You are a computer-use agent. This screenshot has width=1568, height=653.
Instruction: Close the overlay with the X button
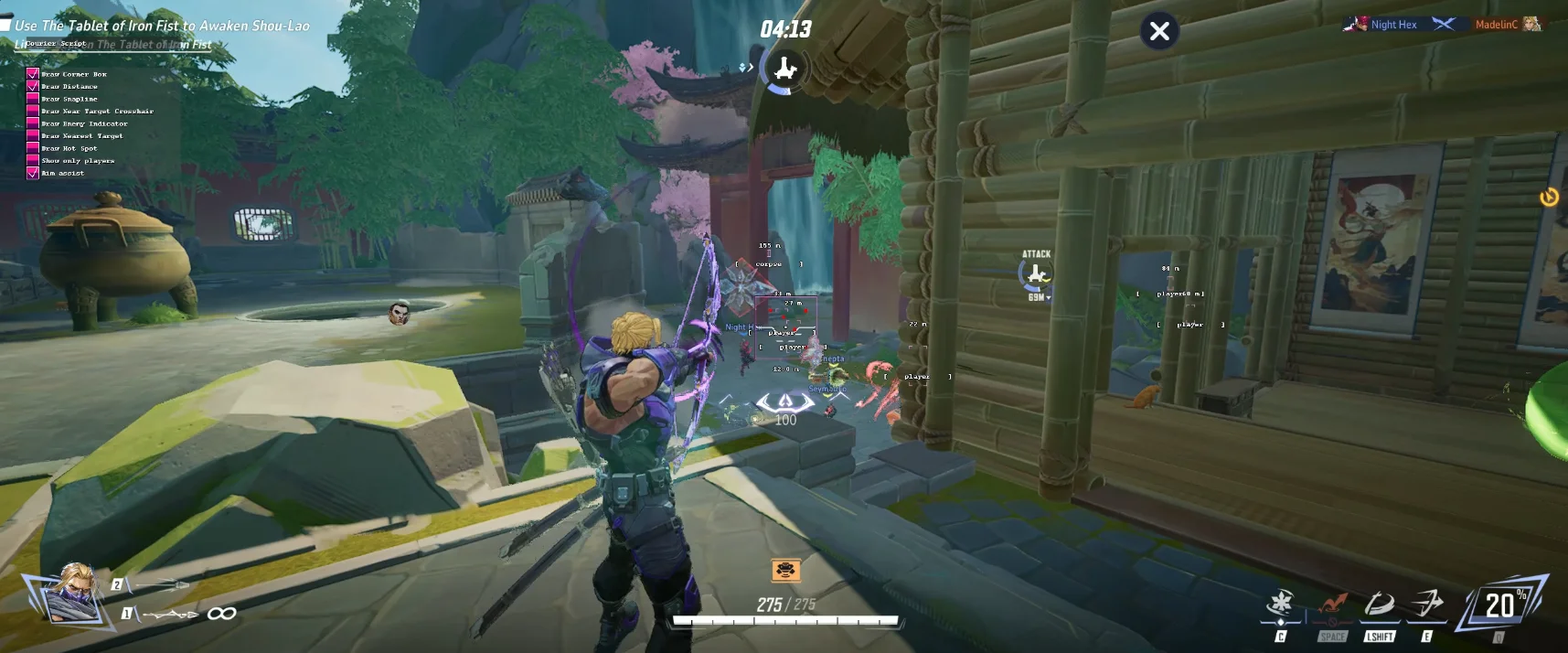pos(1159,32)
